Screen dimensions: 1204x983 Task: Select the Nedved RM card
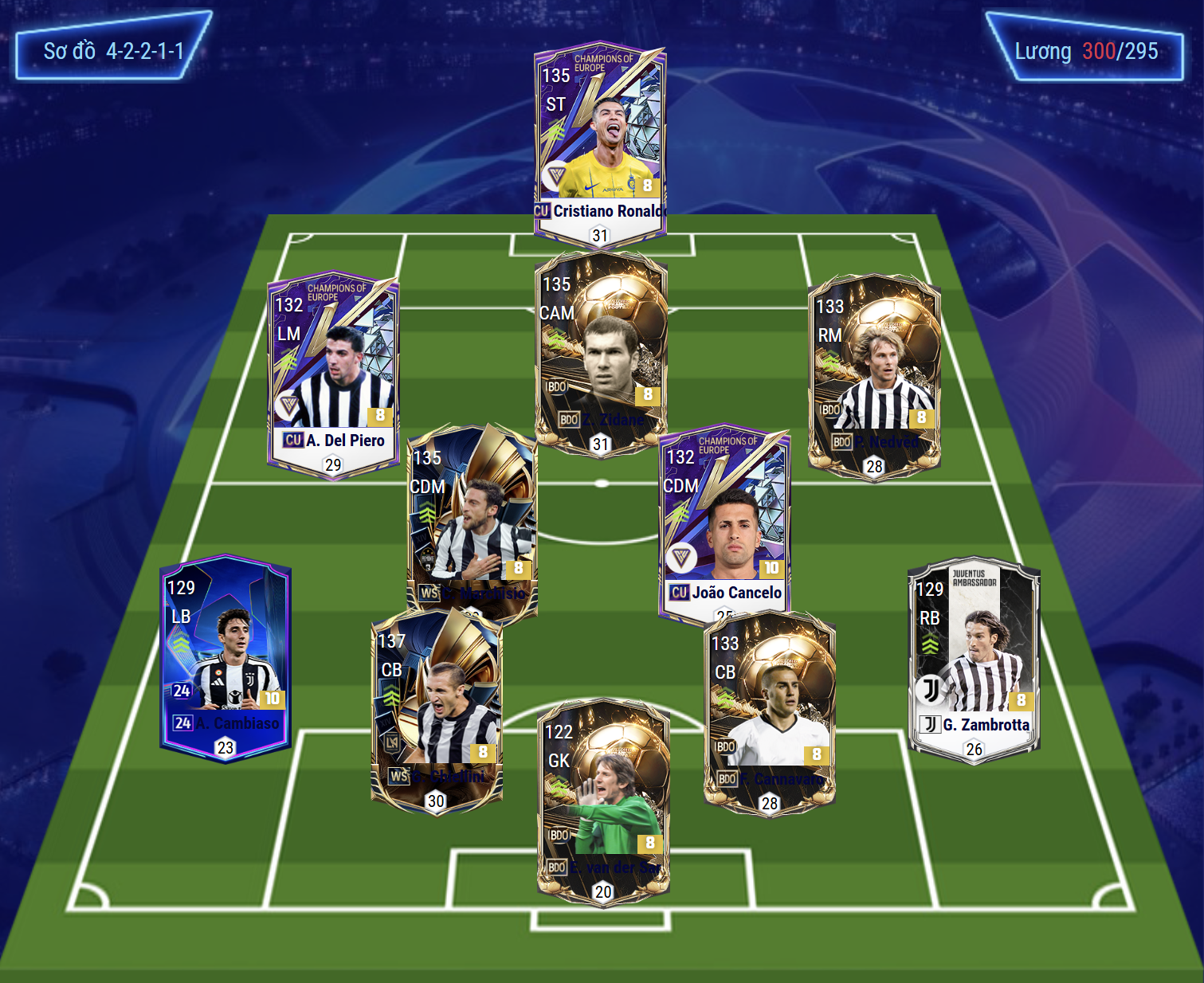(x=874, y=376)
